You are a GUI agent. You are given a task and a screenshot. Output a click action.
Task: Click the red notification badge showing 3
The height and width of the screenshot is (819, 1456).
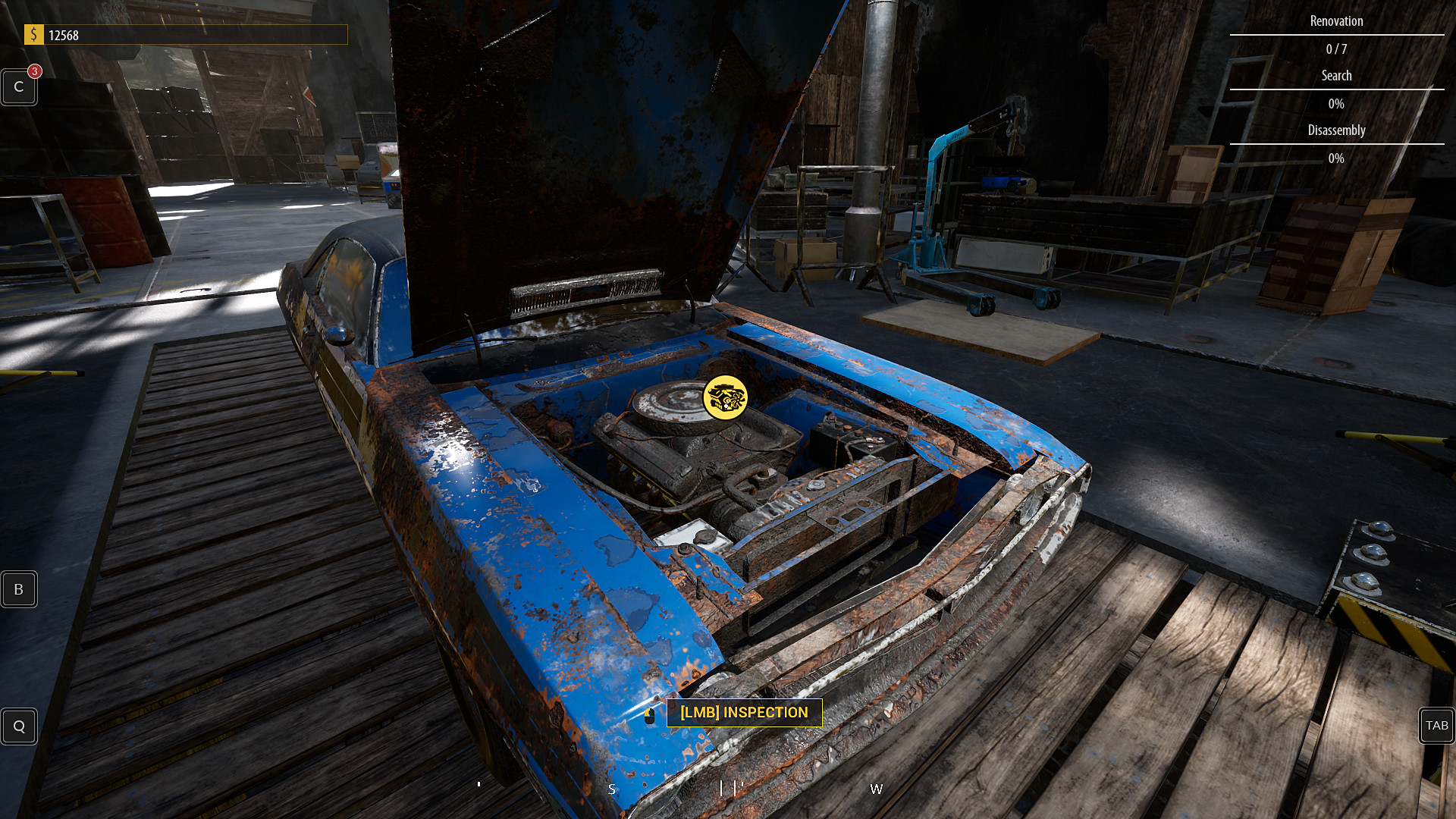tap(33, 71)
